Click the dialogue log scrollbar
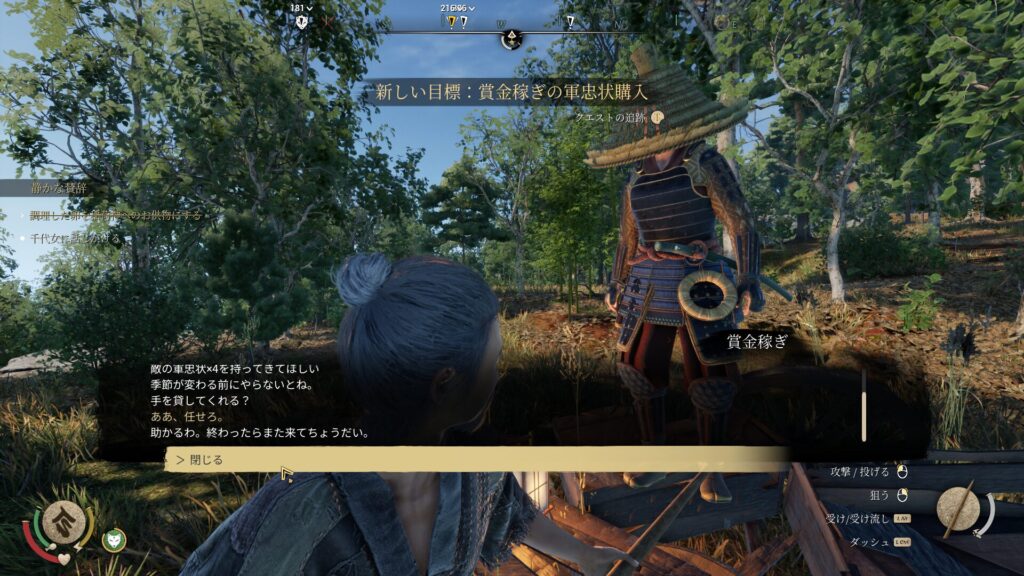 [864, 406]
